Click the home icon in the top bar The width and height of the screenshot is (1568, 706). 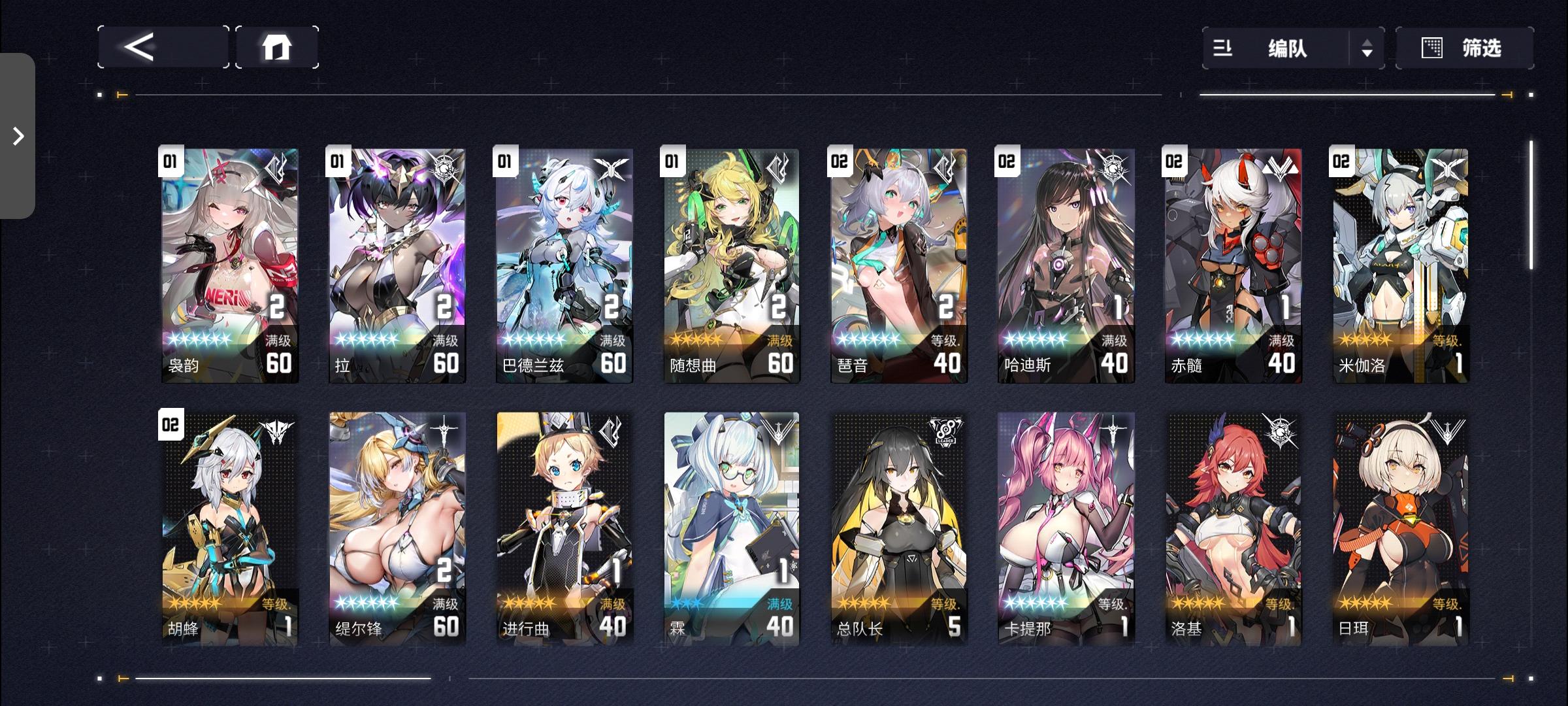tap(278, 47)
